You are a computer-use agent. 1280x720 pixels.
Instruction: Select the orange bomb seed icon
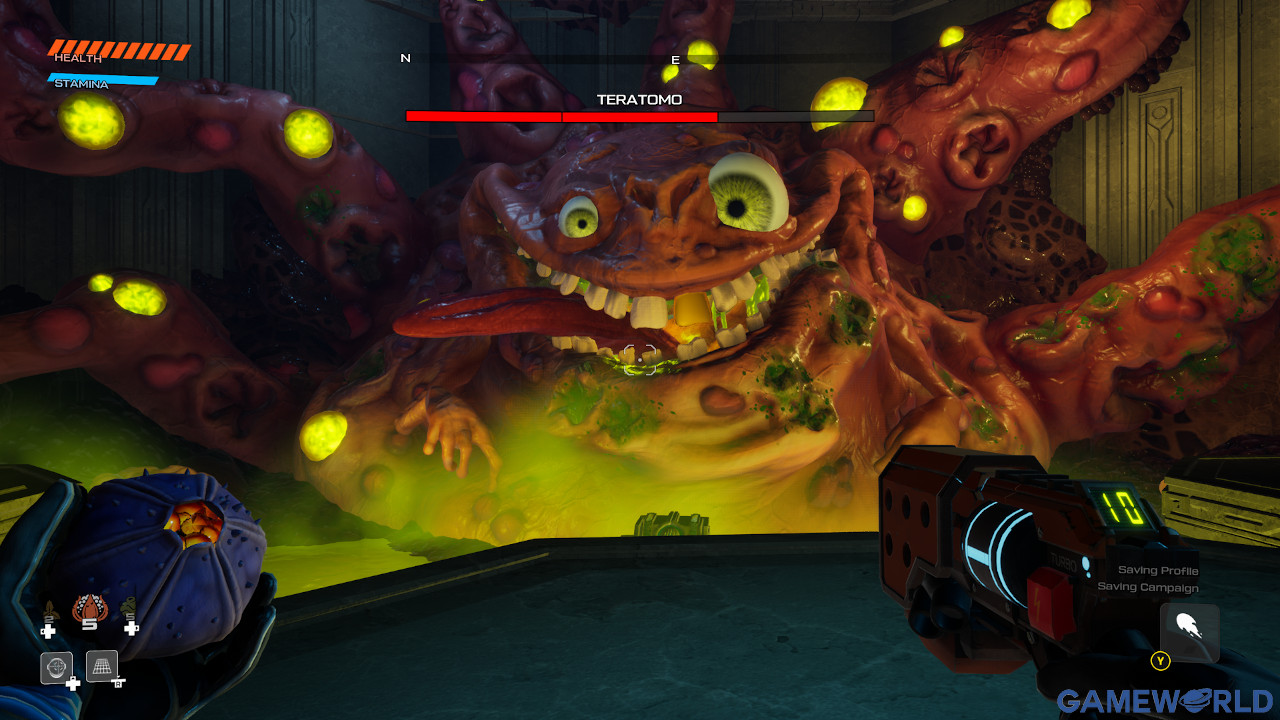point(88,605)
